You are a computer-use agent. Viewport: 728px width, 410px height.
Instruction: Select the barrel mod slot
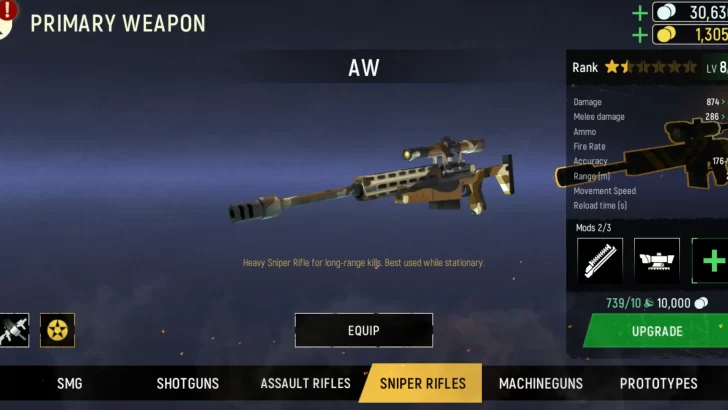point(600,261)
